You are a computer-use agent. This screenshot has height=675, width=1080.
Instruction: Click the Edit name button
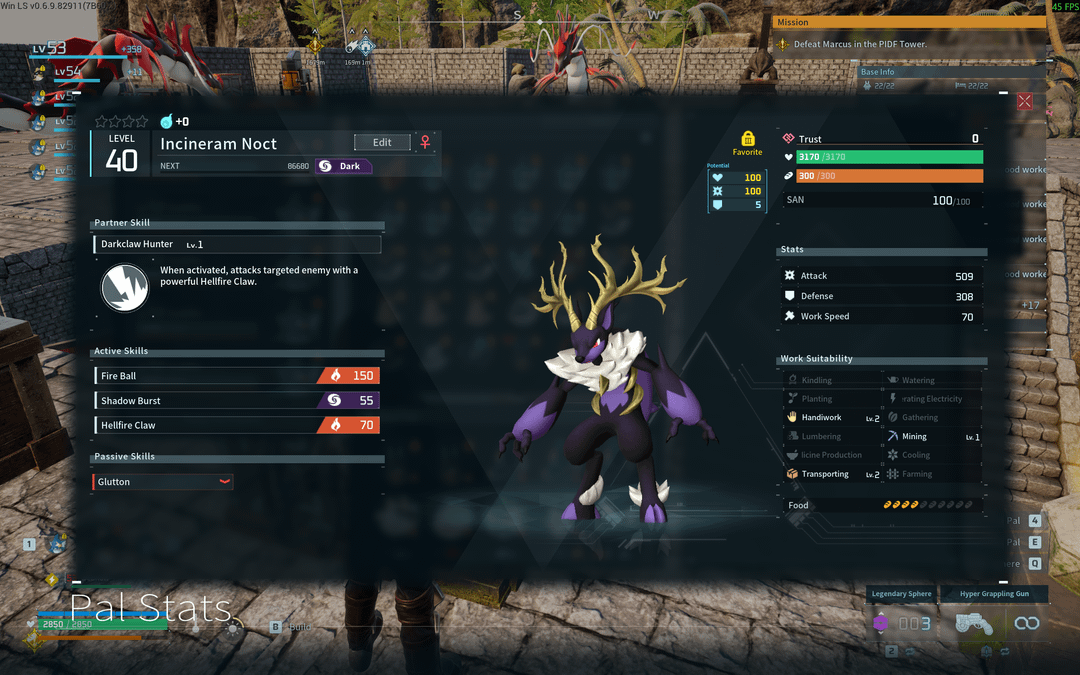click(x=382, y=143)
